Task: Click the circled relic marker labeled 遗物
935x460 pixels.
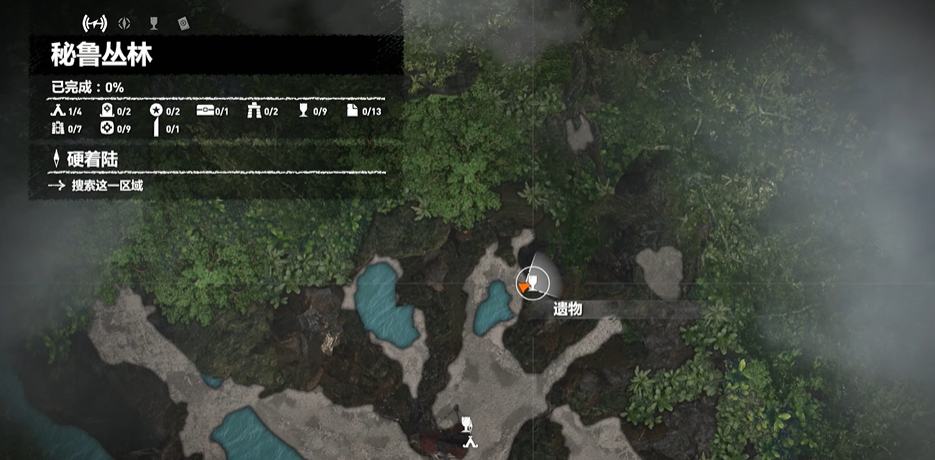Action: click(533, 281)
